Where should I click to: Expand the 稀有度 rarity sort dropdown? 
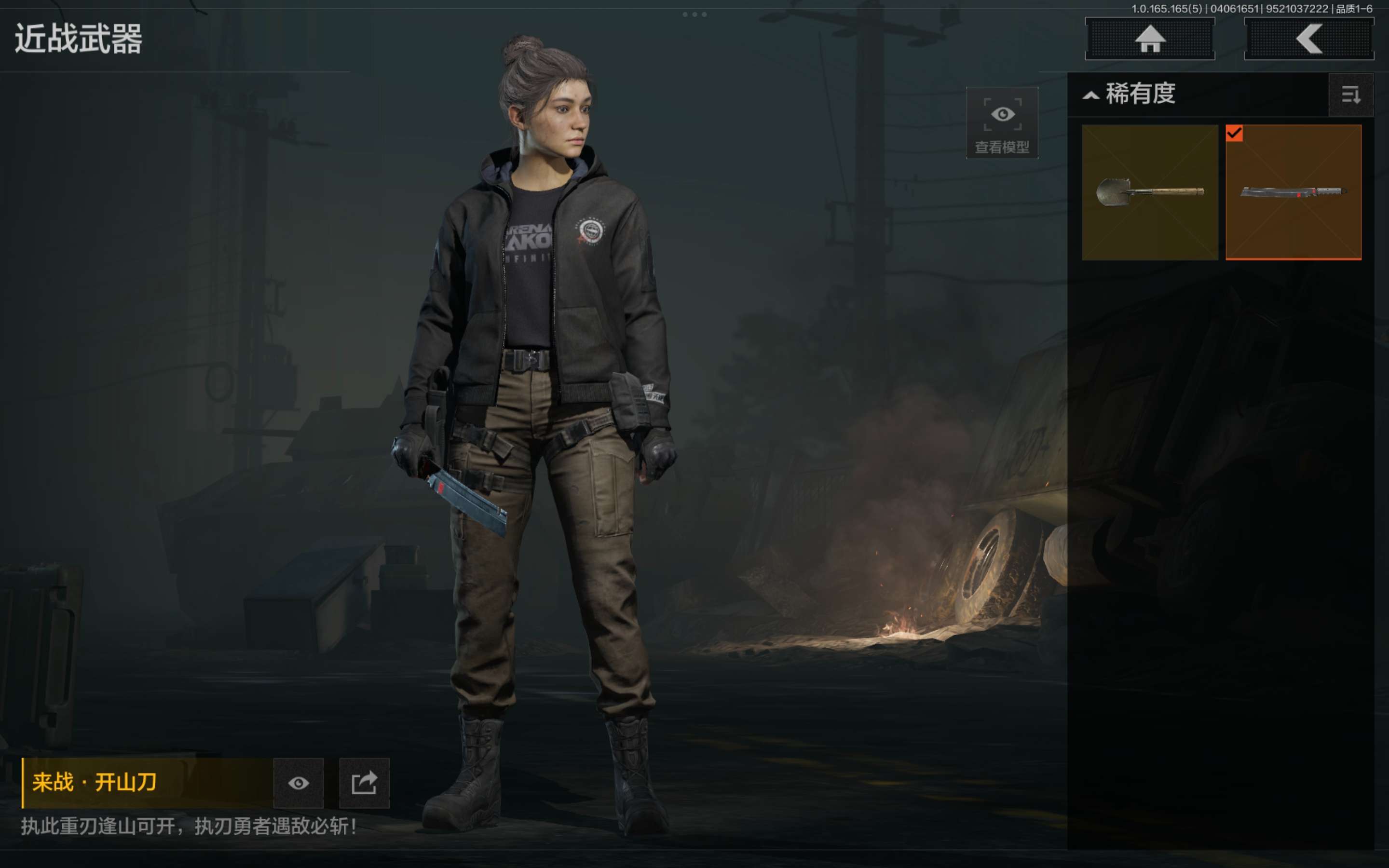pyautogui.click(x=1130, y=94)
